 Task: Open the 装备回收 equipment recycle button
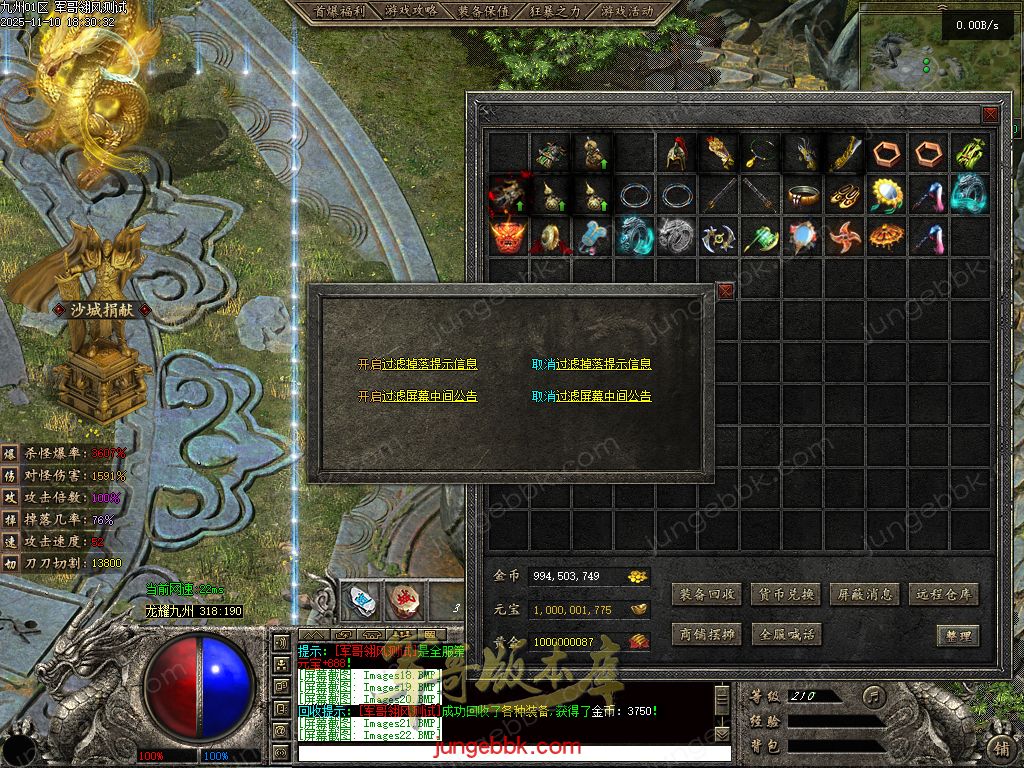coord(708,594)
